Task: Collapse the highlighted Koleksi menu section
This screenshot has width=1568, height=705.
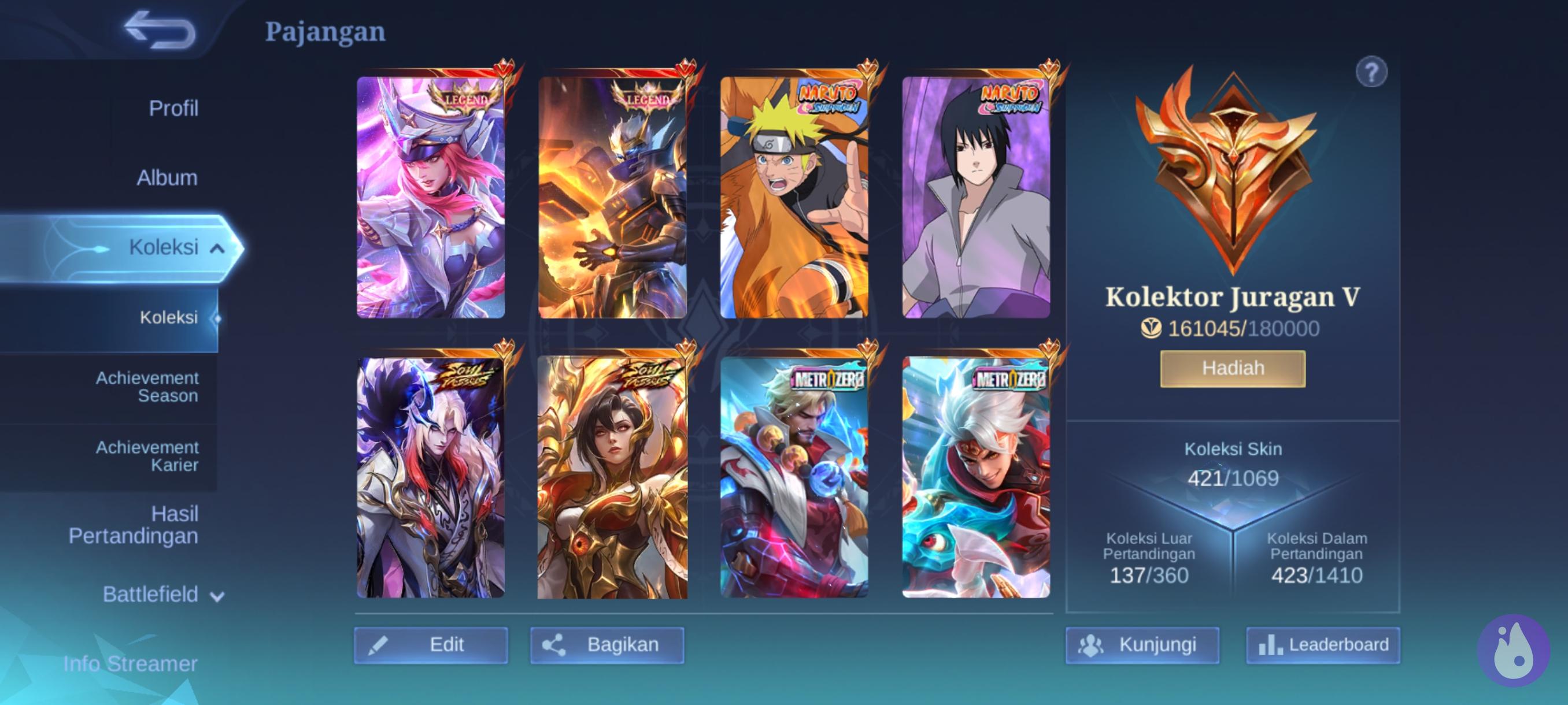Action: [x=217, y=248]
